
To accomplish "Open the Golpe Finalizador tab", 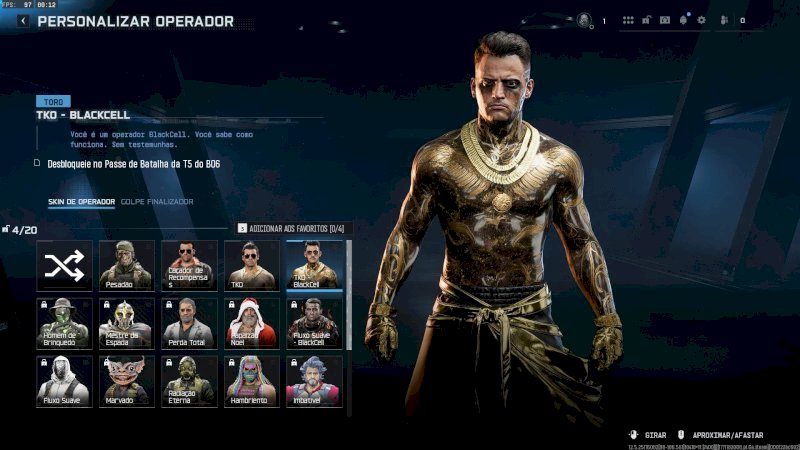I will coord(157,202).
